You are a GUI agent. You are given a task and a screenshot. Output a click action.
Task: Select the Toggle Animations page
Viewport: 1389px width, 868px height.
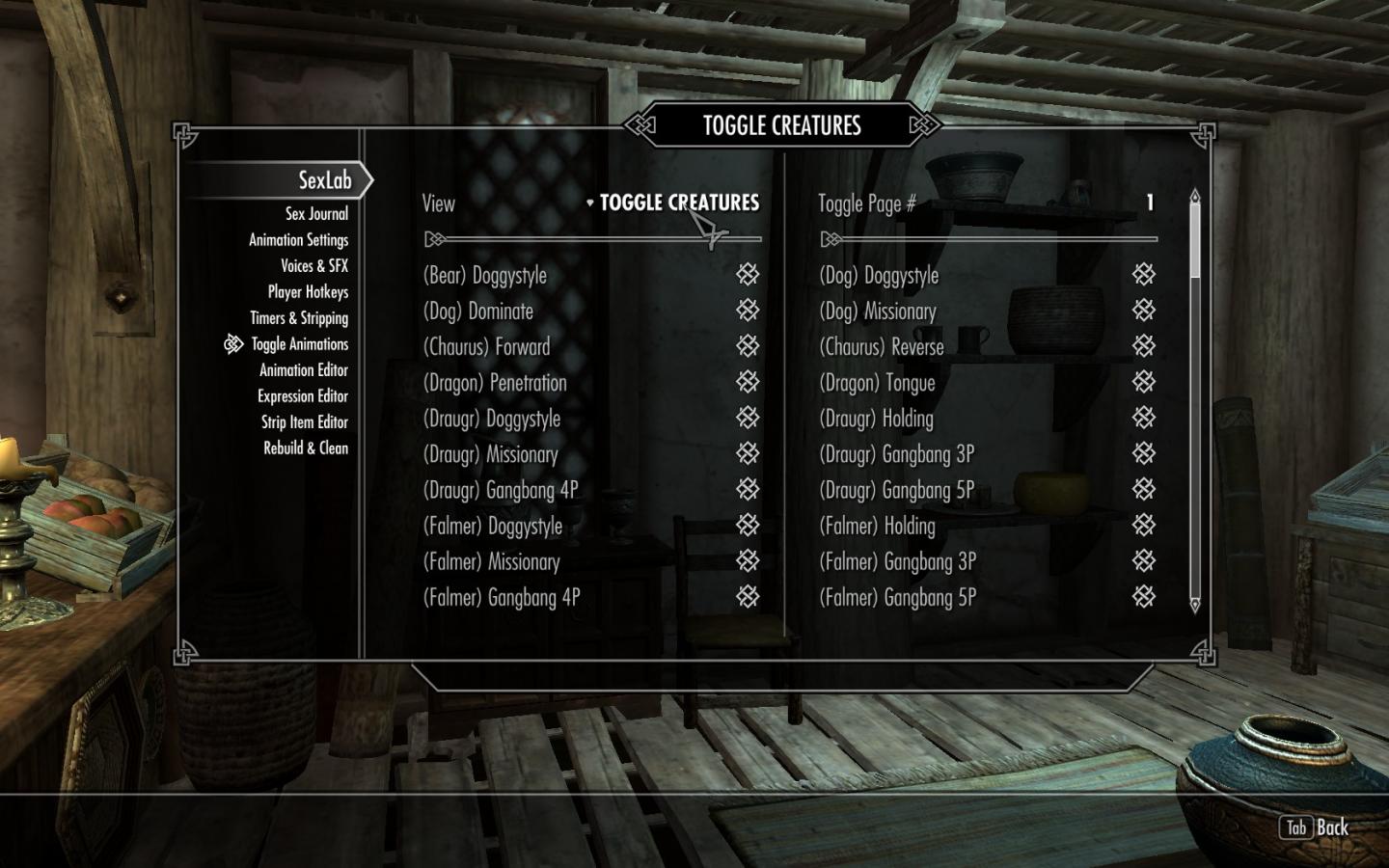299,344
